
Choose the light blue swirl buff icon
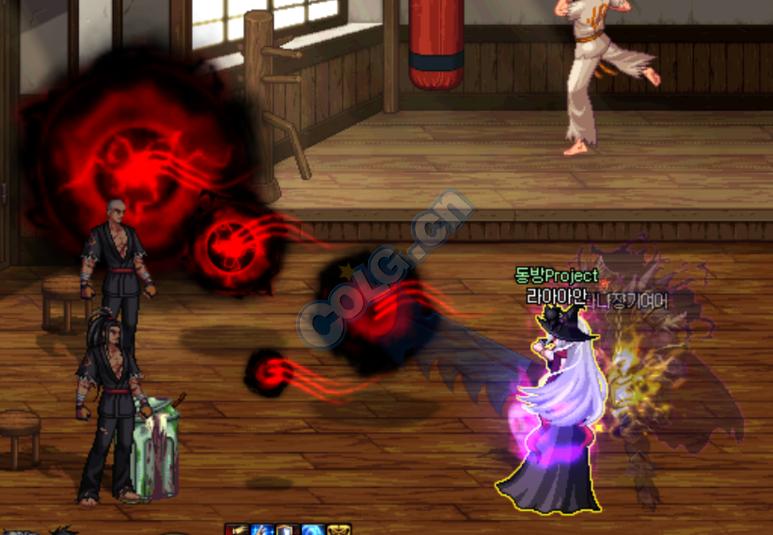point(313,529)
